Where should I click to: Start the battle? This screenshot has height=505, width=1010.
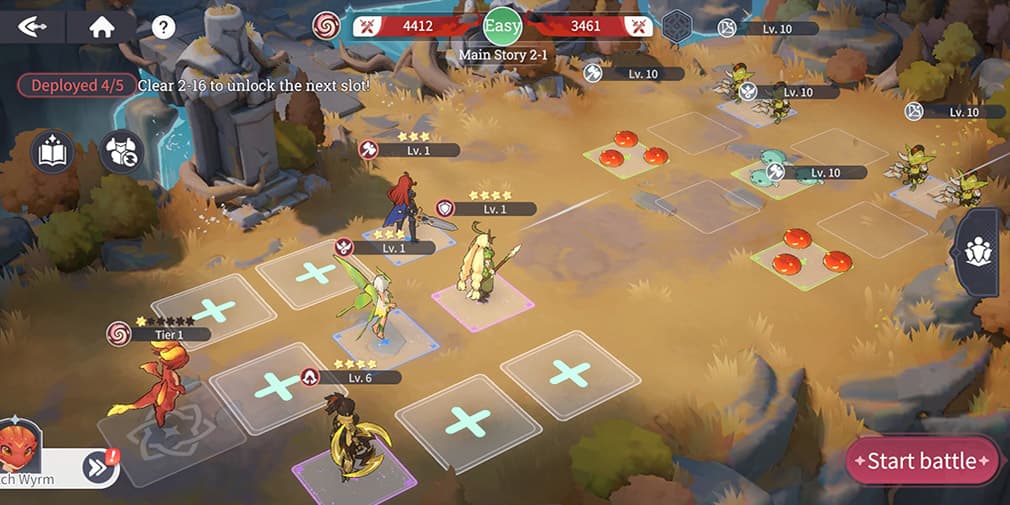click(921, 461)
